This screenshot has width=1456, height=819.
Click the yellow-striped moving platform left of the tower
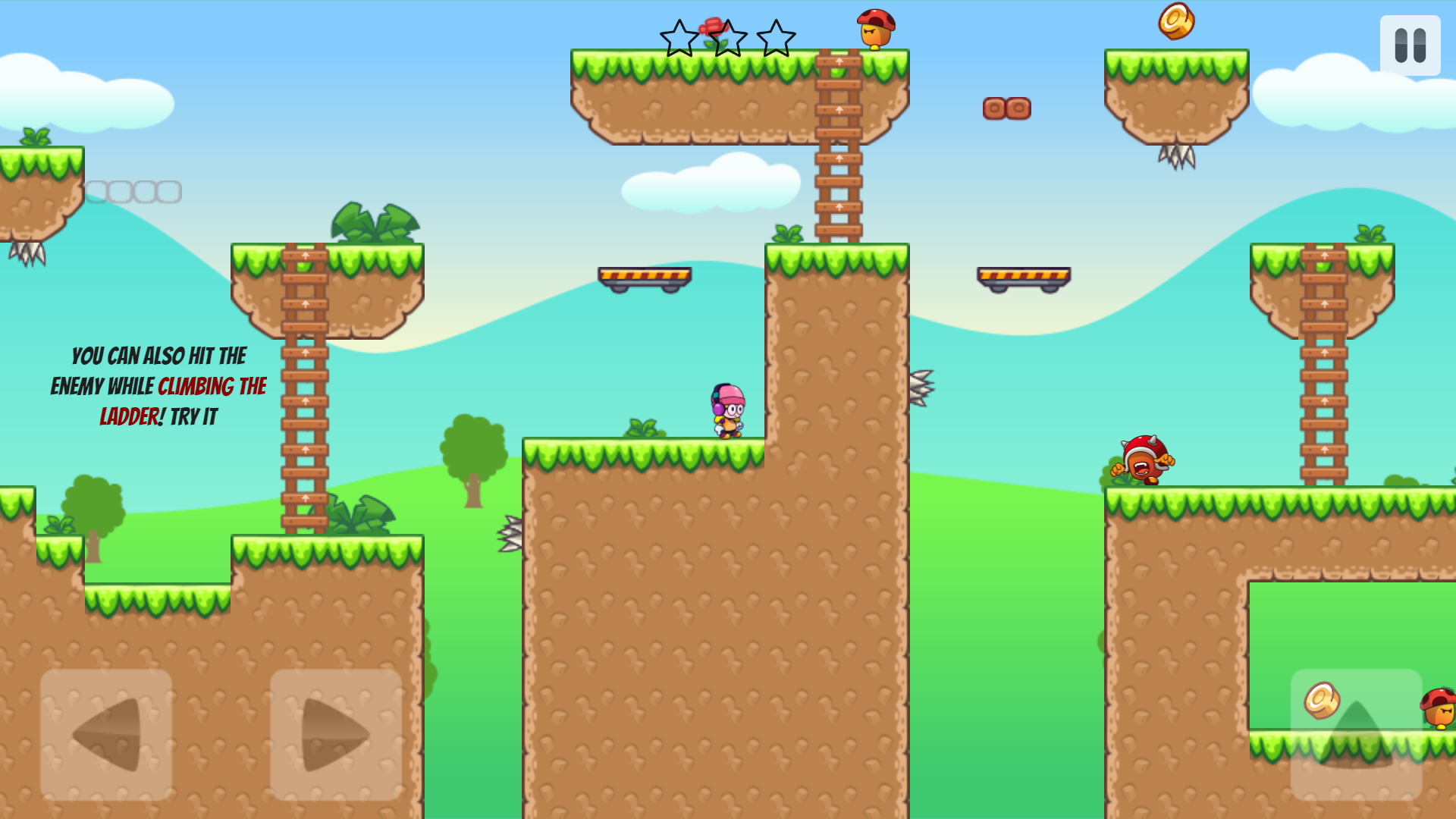point(646,277)
